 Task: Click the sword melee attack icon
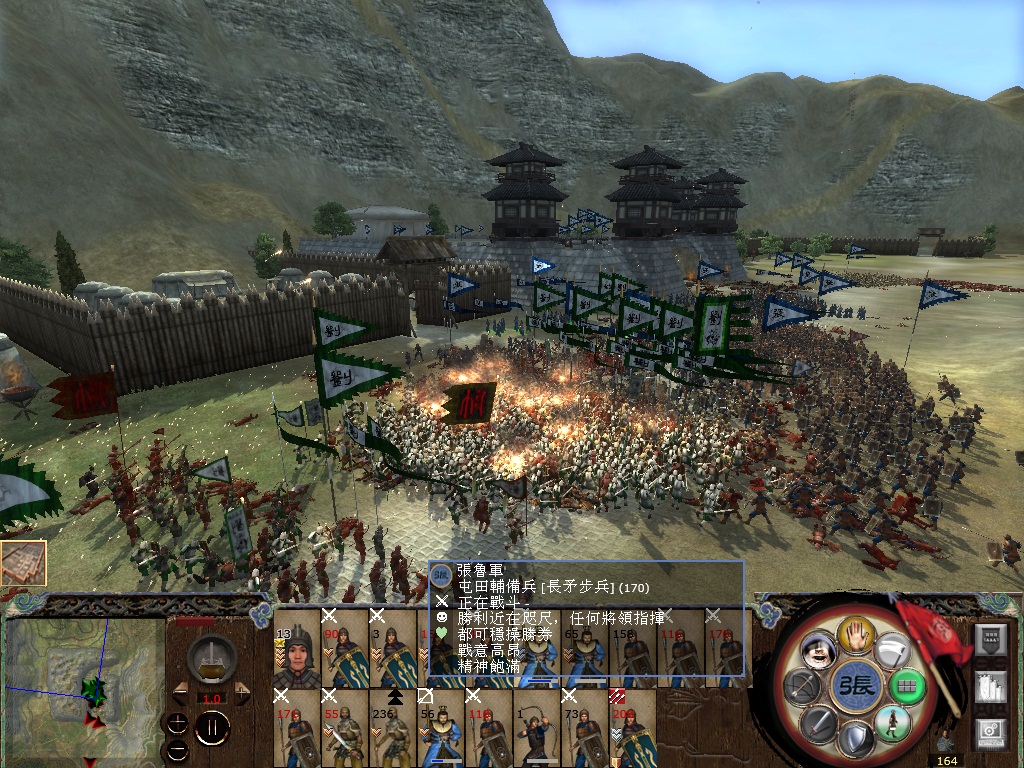[x=817, y=722]
